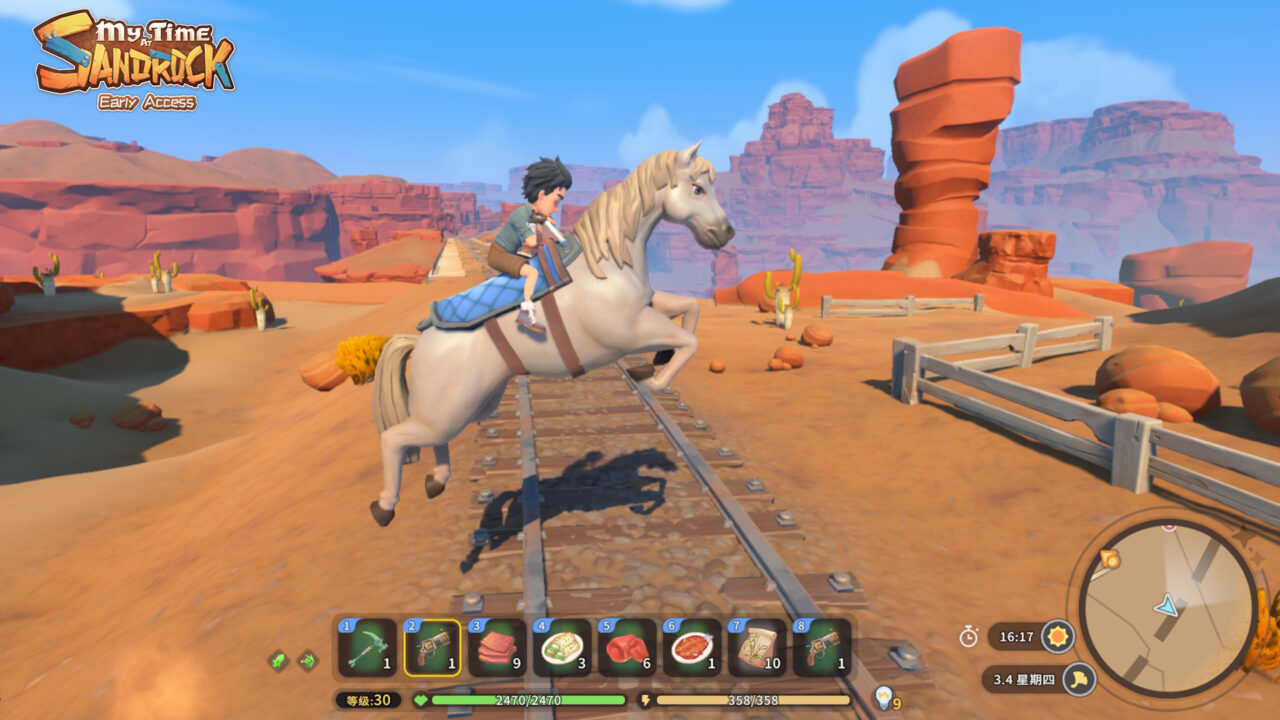Expand the seed pouch item in slot 7
The height and width of the screenshot is (720, 1280).
[753, 648]
